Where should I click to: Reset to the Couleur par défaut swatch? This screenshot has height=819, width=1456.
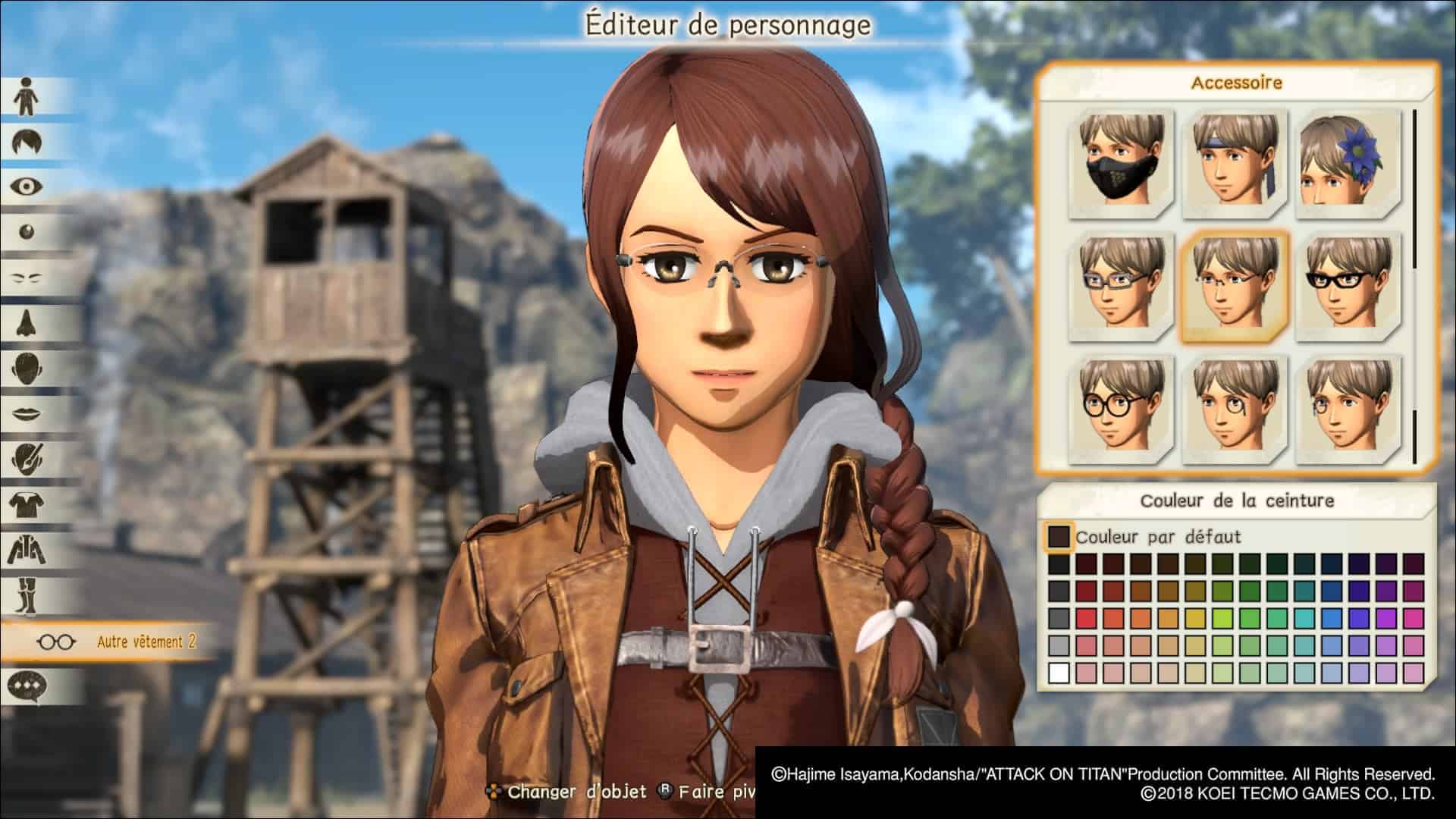1058,537
